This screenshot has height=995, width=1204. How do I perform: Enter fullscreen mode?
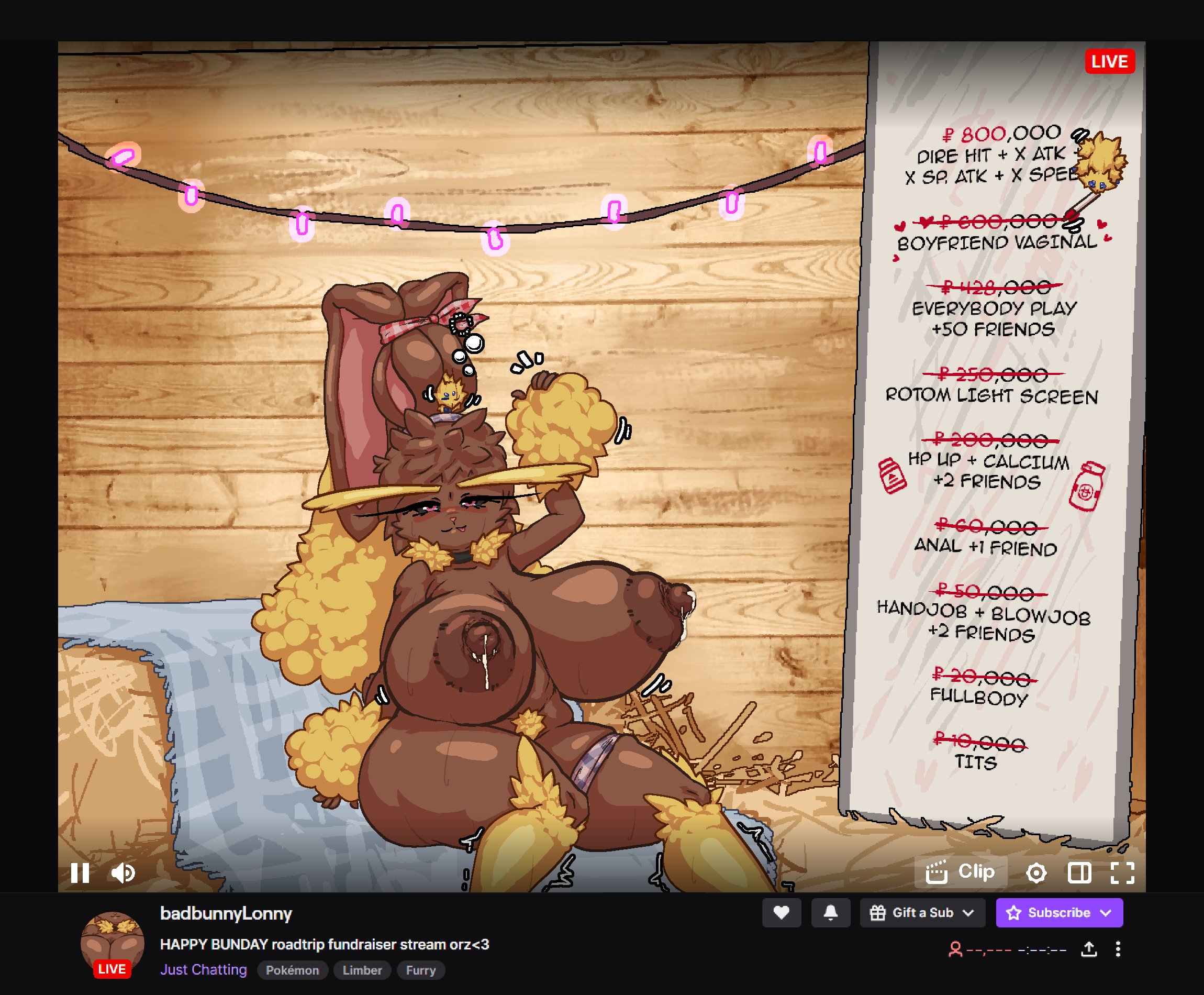pyautogui.click(x=1122, y=873)
